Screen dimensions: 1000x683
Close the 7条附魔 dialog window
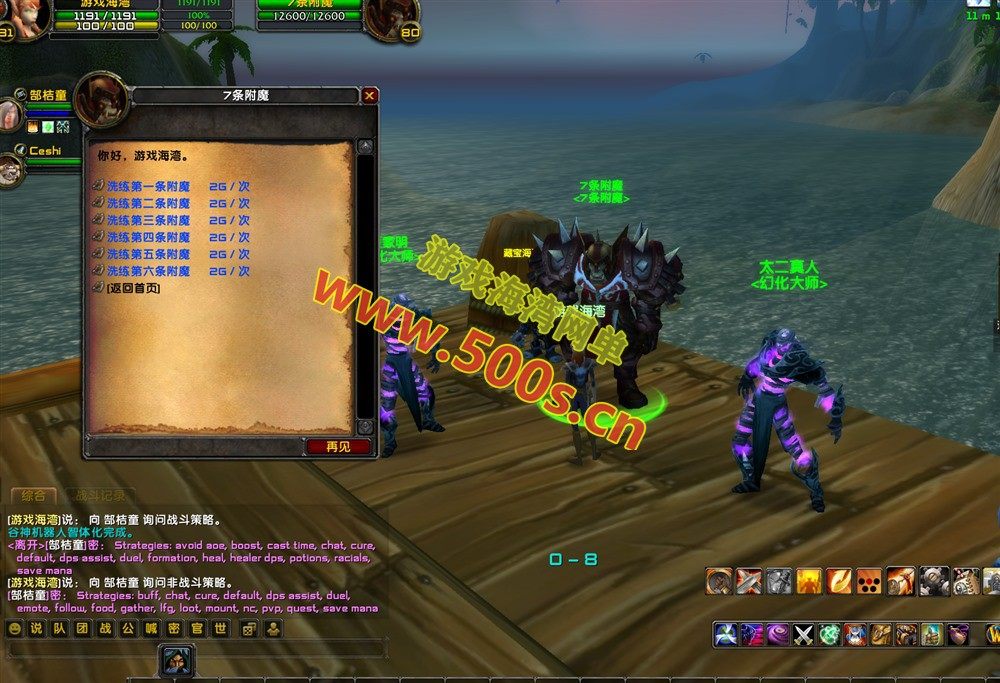coord(370,96)
